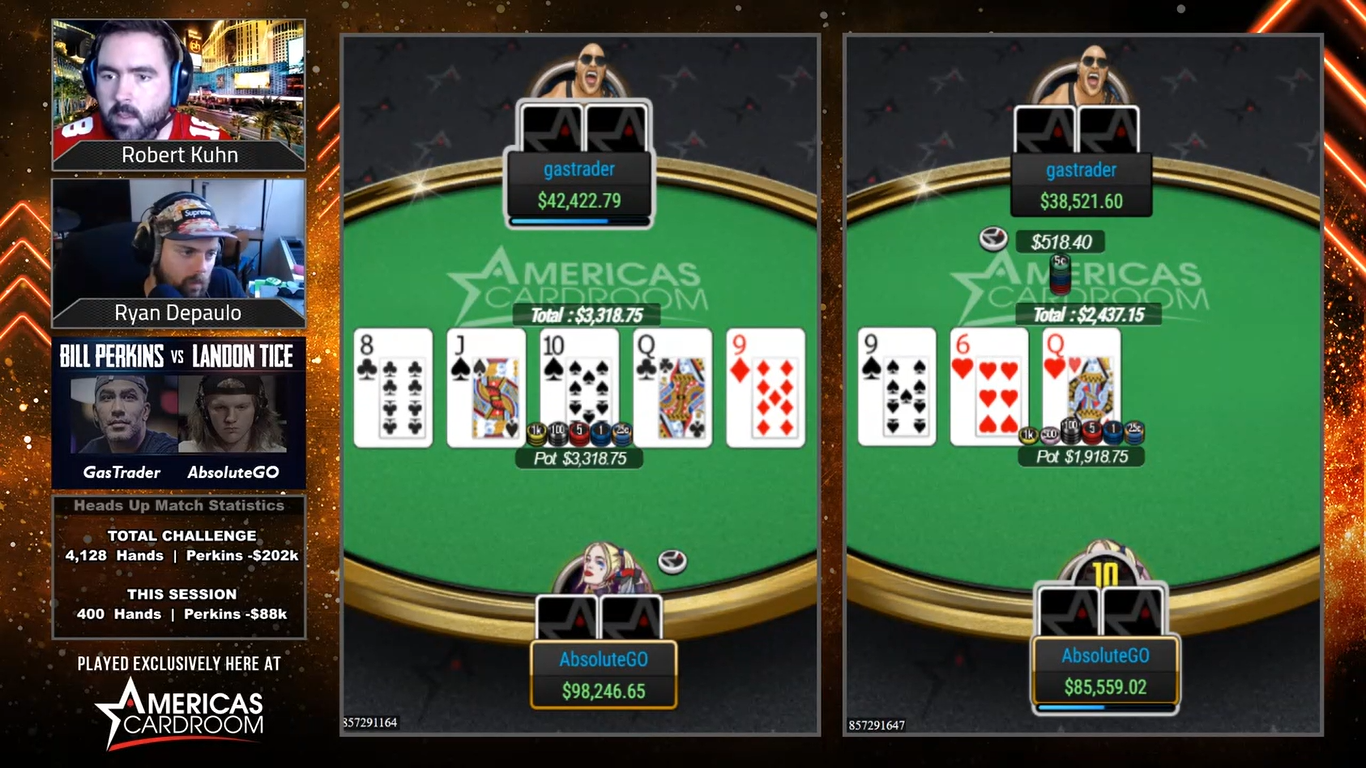Screen dimensions: 1366x768
Task: Select gastrader's nameplate showing $42,422.79
Action: coord(579,186)
